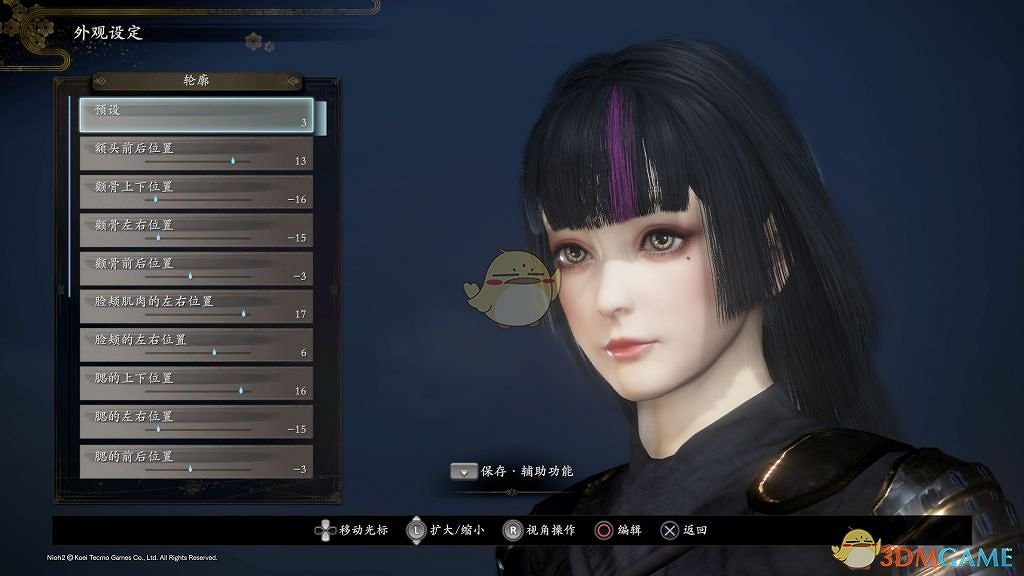Choose 返回 to go back
1024x576 pixels.
pos(684,530)
